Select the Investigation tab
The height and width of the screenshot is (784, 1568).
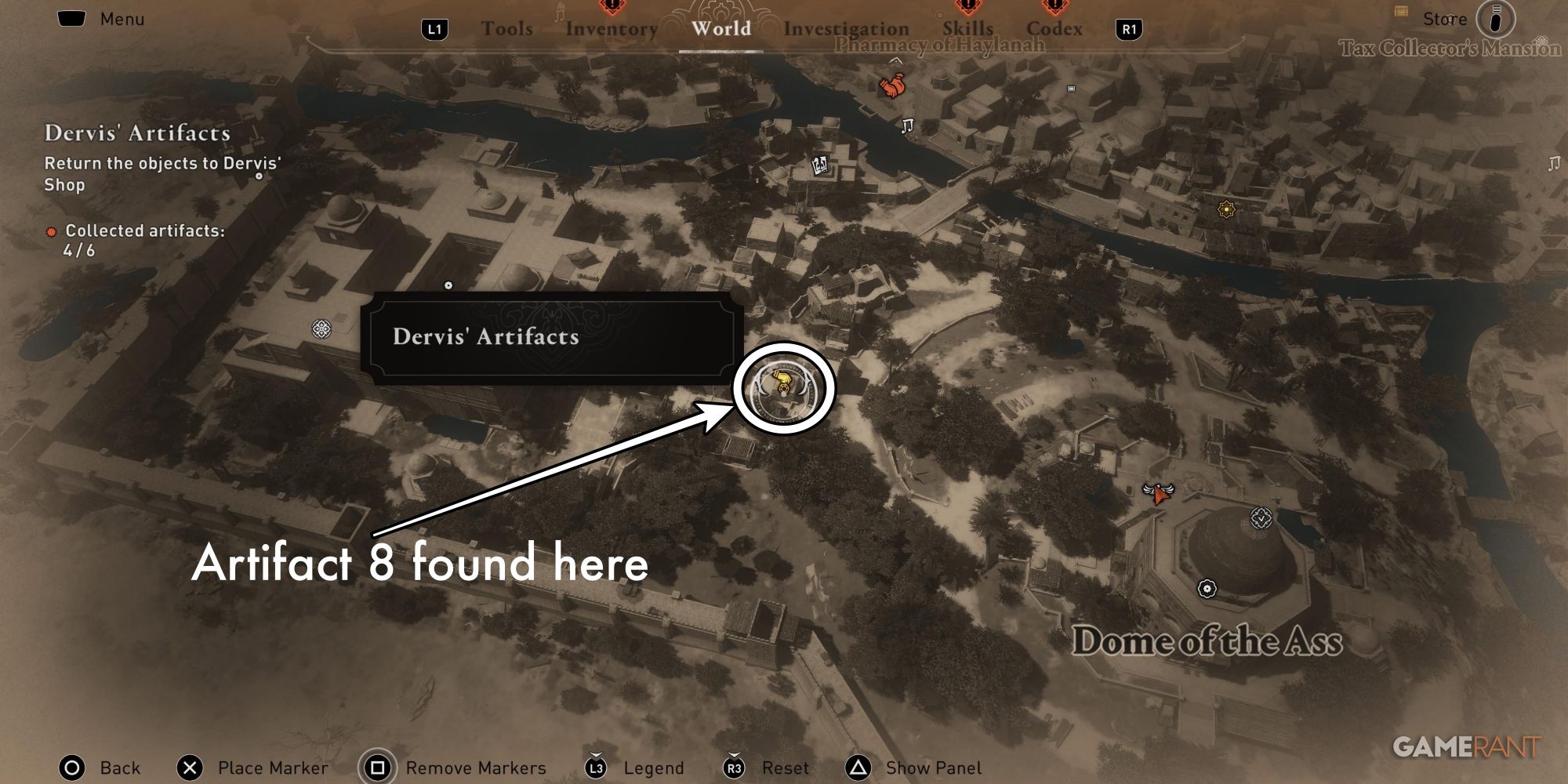(x=846, y=29)
